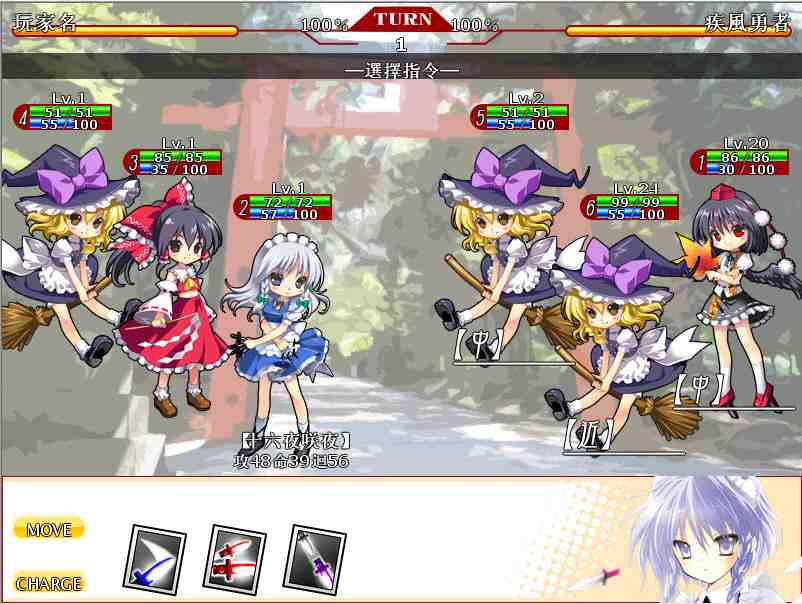Use the blue sword slash skill card
Image resolution: width=802 pixels, height=604 pixels.
click(155, 557)
